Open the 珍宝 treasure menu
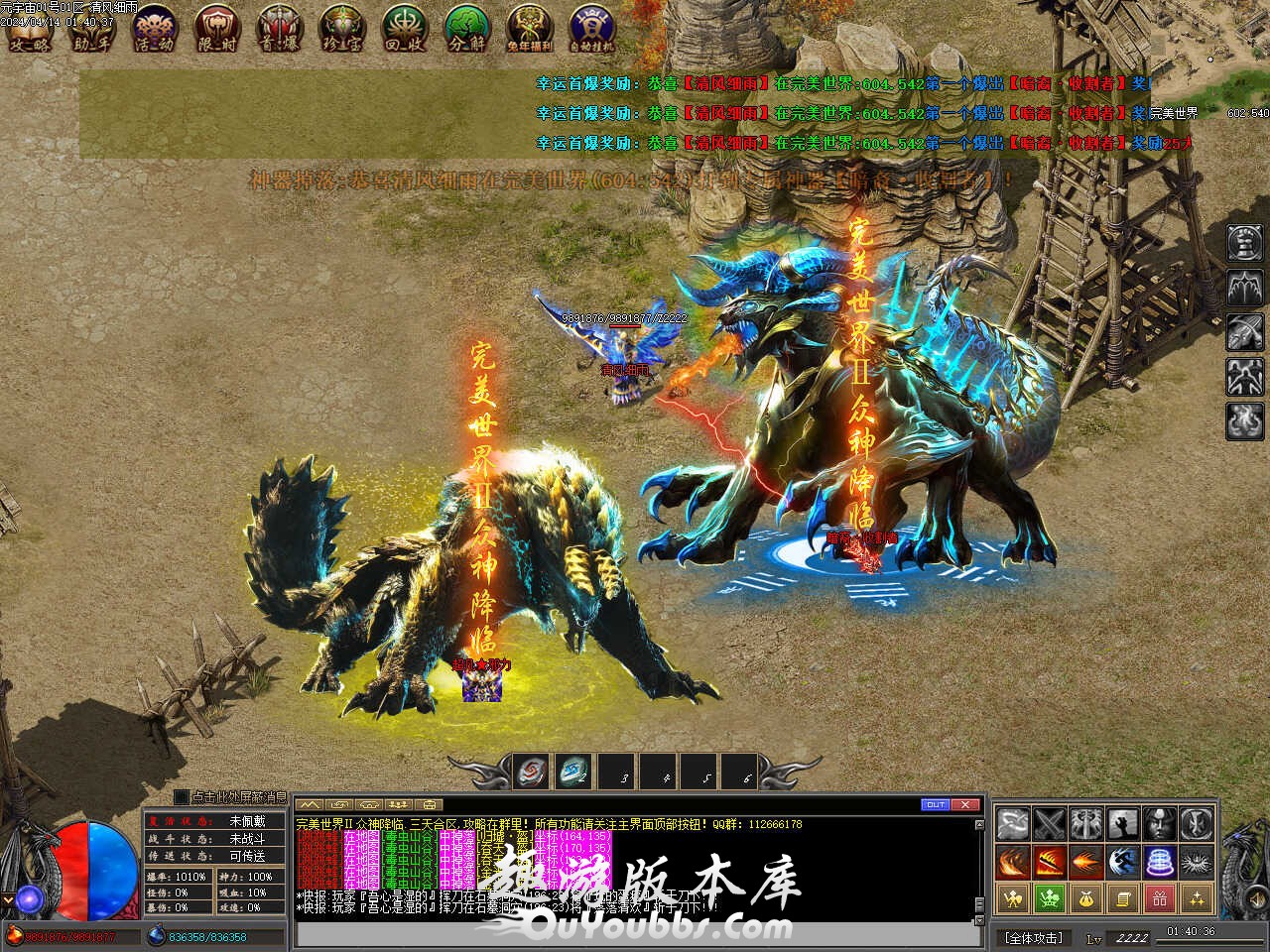The height and width of the screenshot is (952, 1270). point(340,28)
